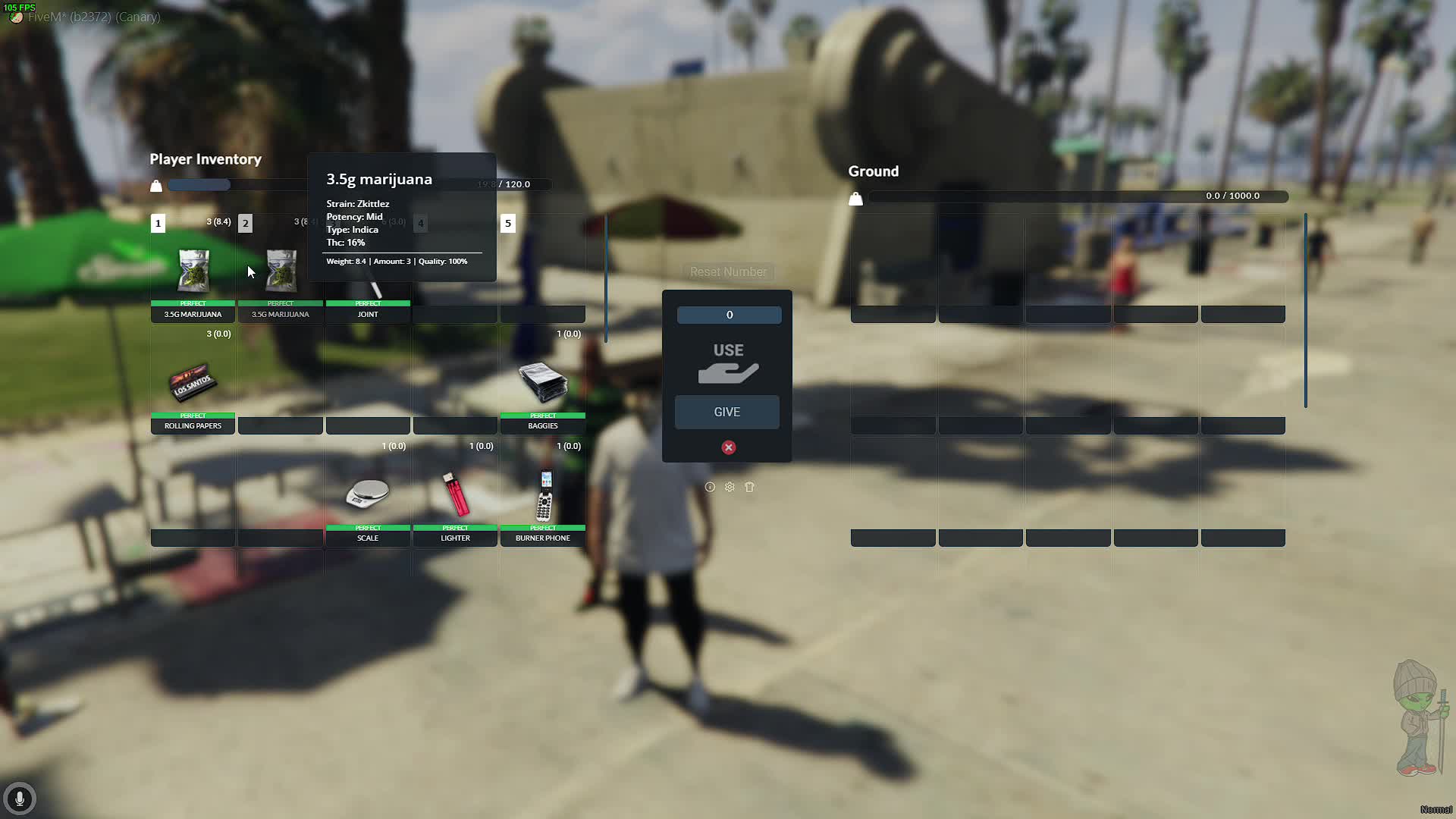Click the Reset Number button
This screenshot has height=819, width=1456.
tap(728, 271)
